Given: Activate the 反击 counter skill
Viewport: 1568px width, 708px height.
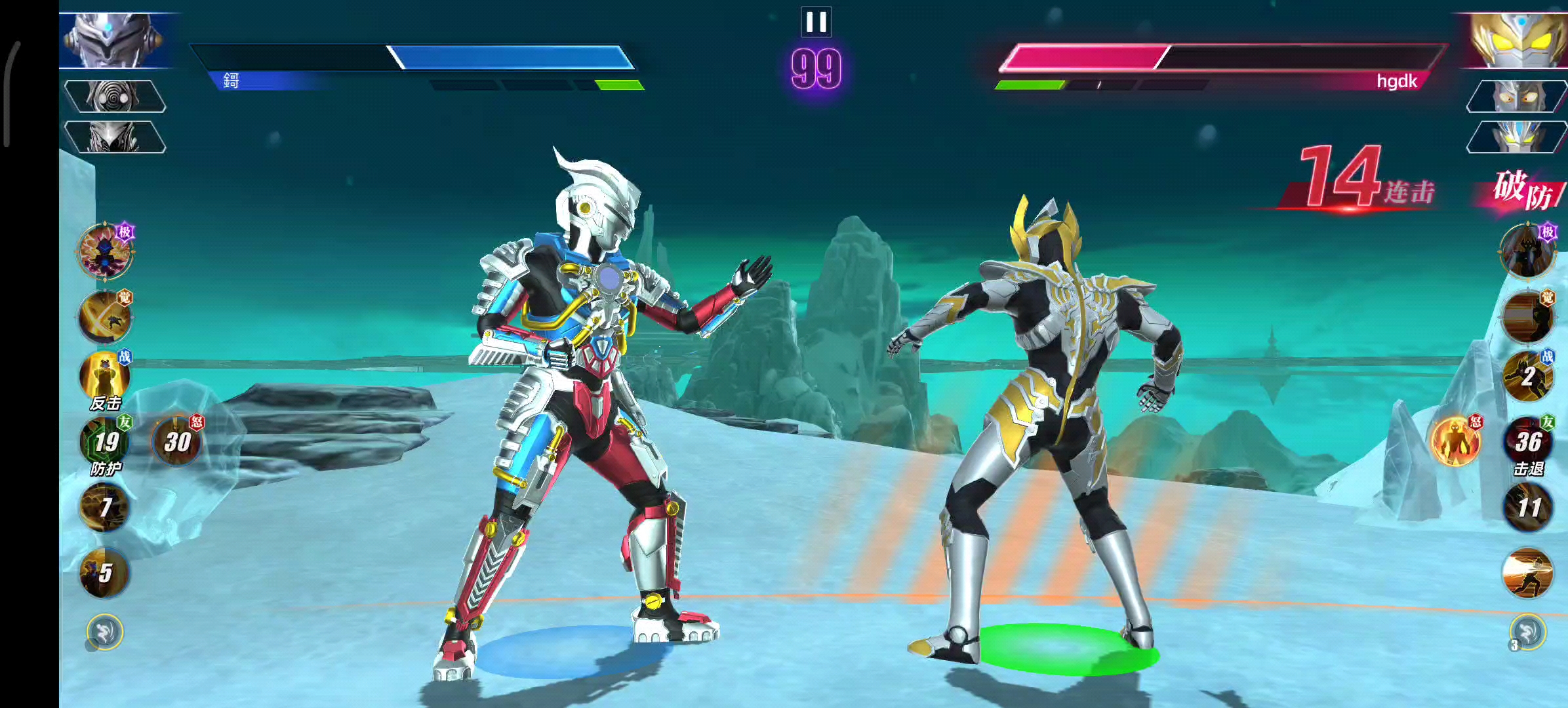Looking at the screenshot, I should coord(105,378).
